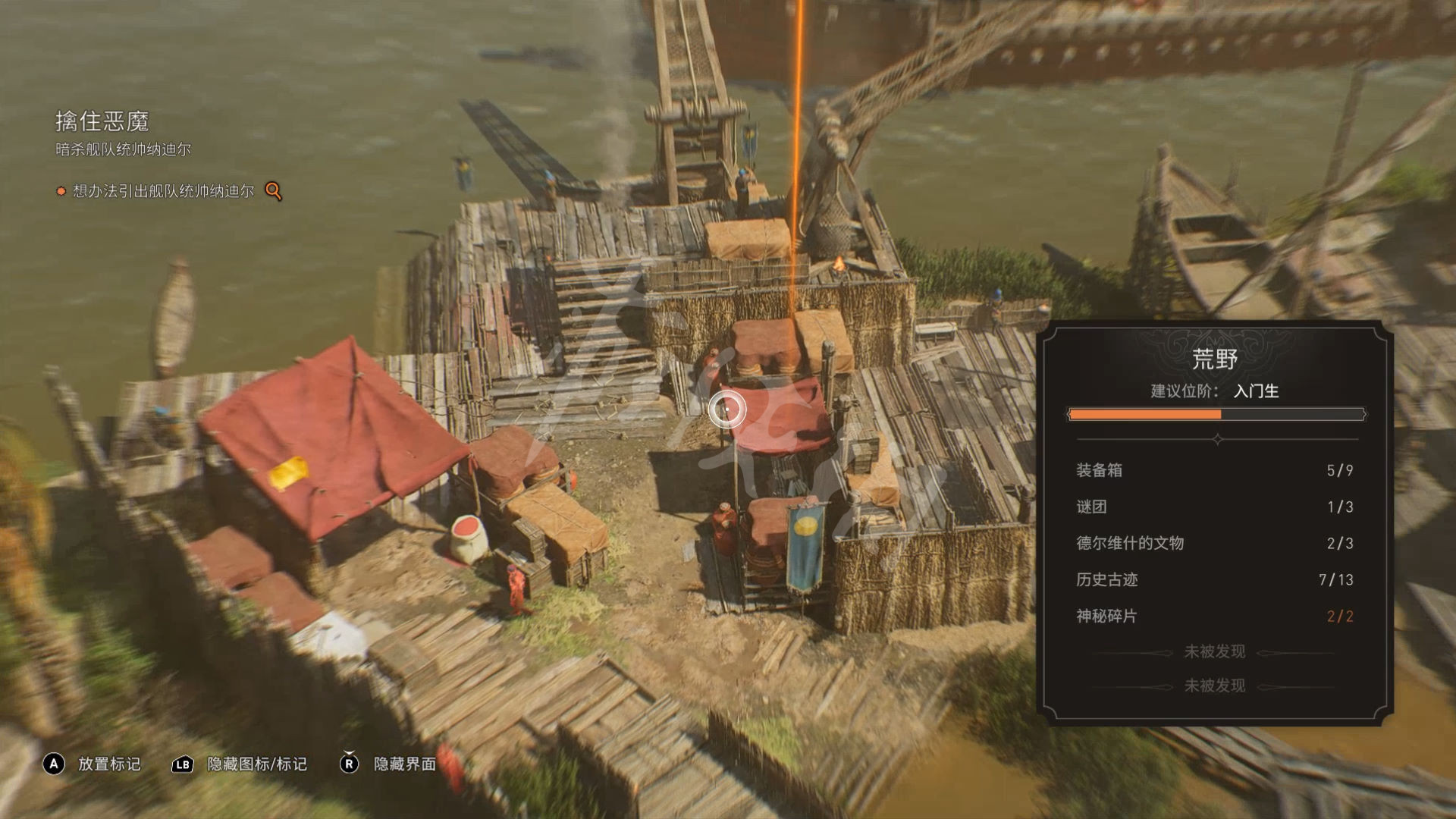Select the 神秘碎片 completed row

(1214, 616)
